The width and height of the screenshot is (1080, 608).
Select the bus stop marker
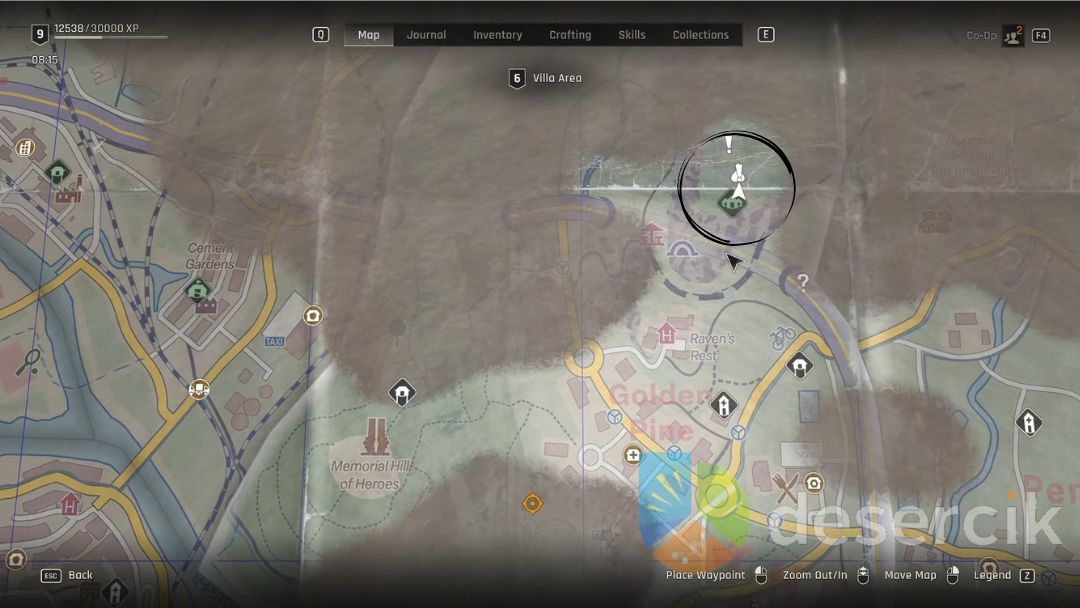point(199,389)
